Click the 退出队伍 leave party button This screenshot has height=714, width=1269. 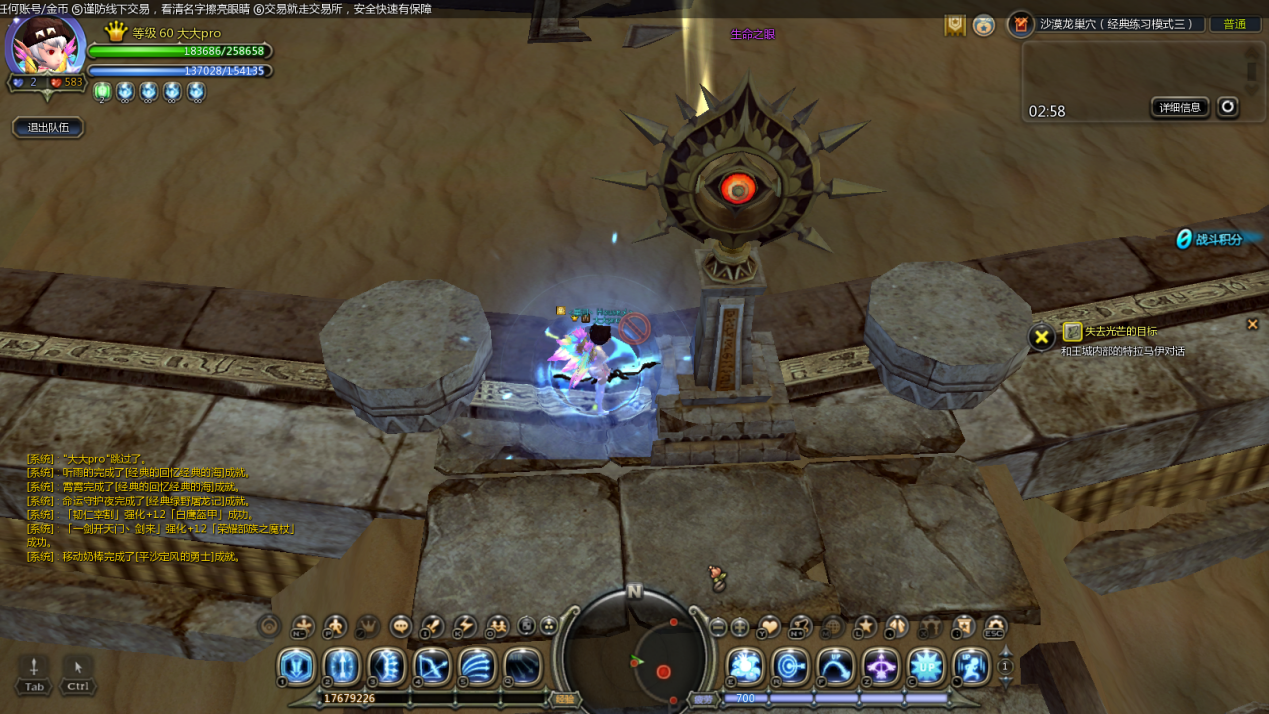coord(48,128)
